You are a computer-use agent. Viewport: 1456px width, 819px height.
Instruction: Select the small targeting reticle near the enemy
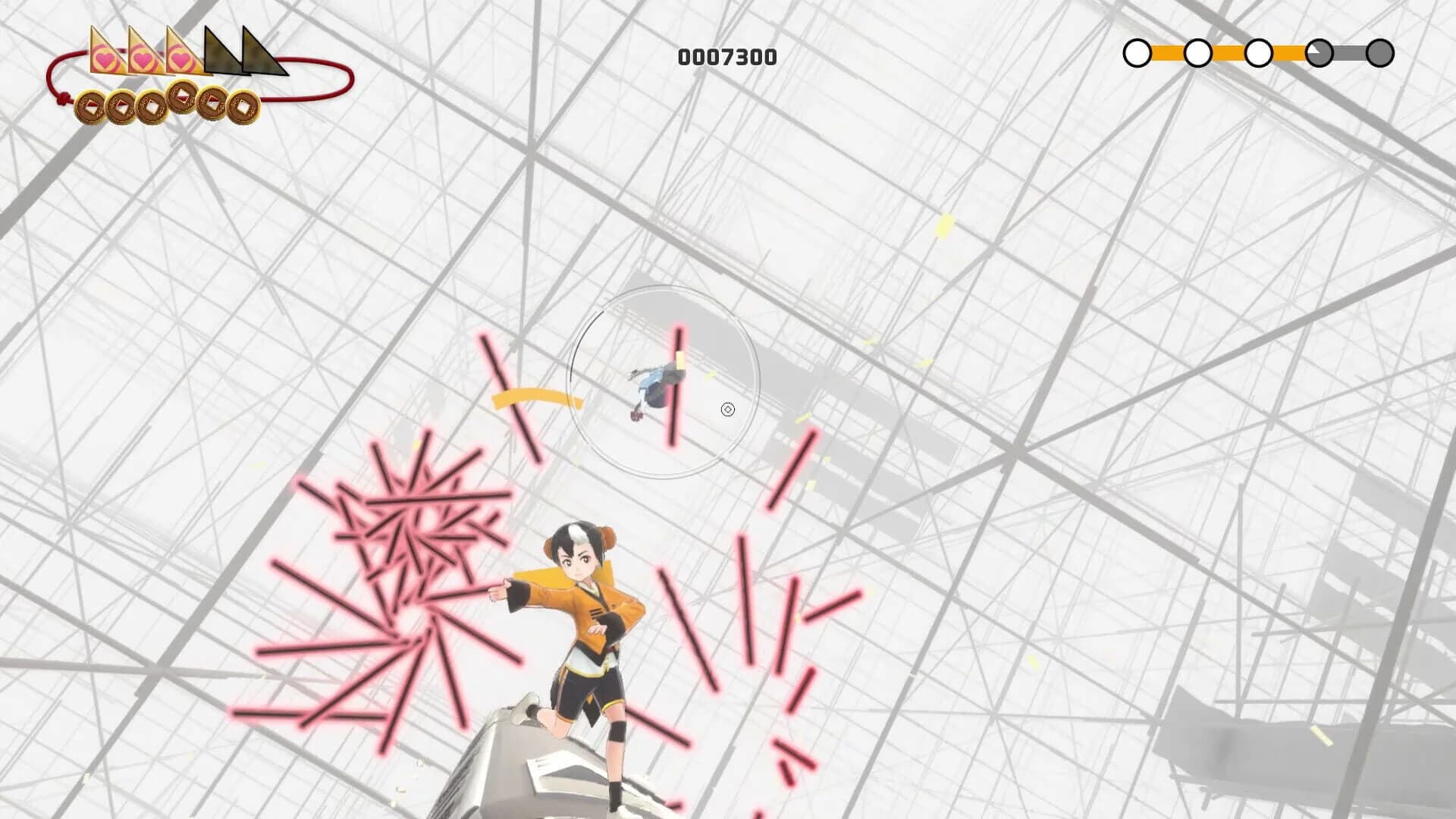pyautogui.click(x=729, y=409)
